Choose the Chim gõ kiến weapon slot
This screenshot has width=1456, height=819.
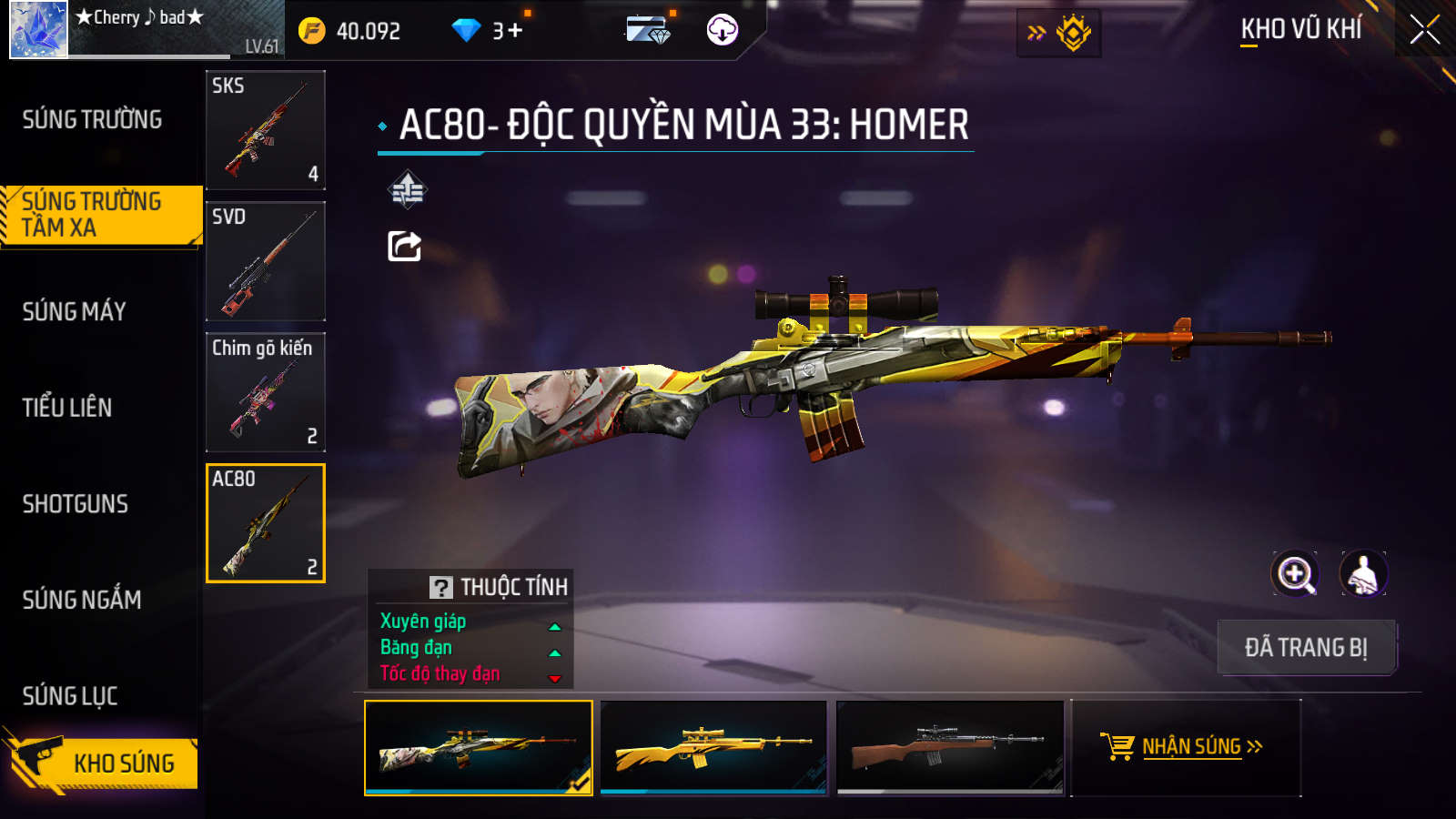coord(266,392)
